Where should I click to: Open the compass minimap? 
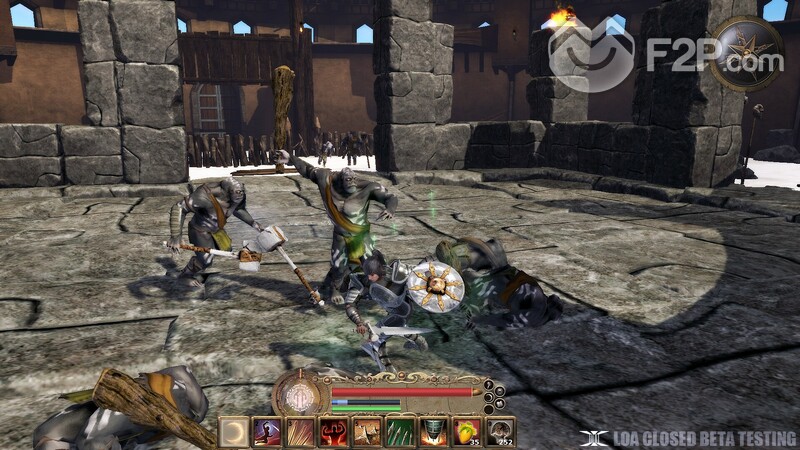click(x=748, y=52)
